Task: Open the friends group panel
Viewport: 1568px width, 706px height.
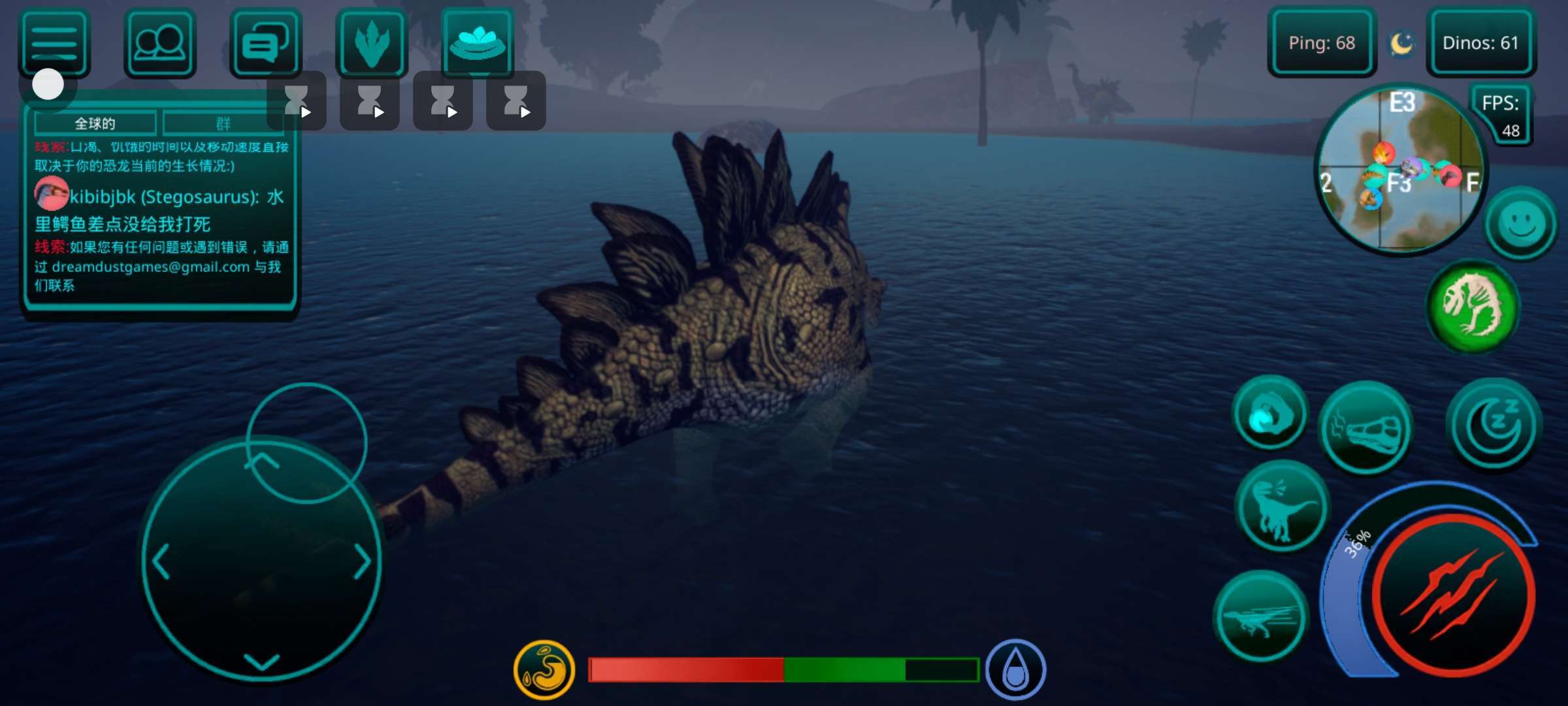Action: point(159,43)
